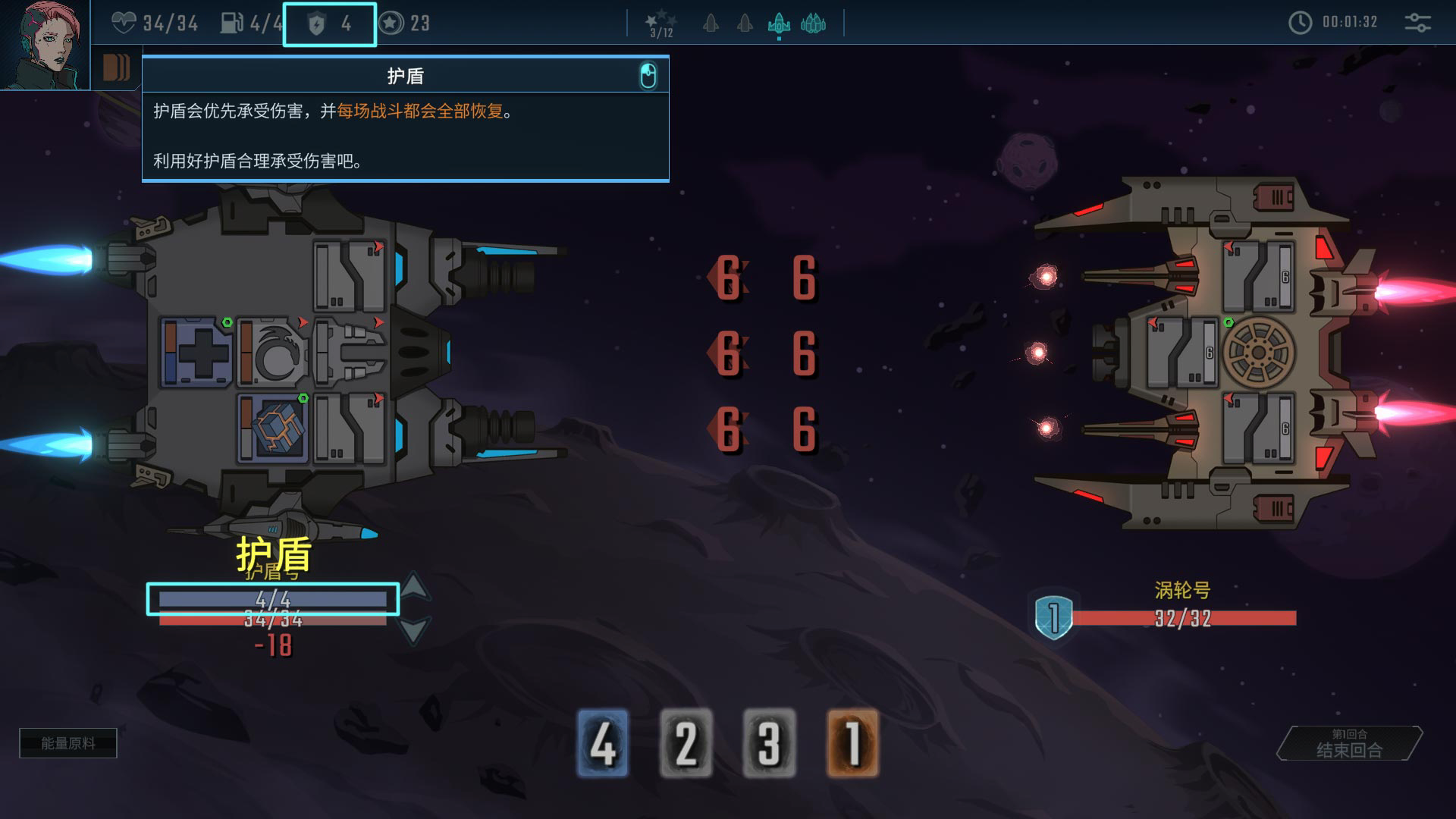Select the orange energy die showing 1
The width and height of the screenshot is (1456, 819).
pos(852,743)
